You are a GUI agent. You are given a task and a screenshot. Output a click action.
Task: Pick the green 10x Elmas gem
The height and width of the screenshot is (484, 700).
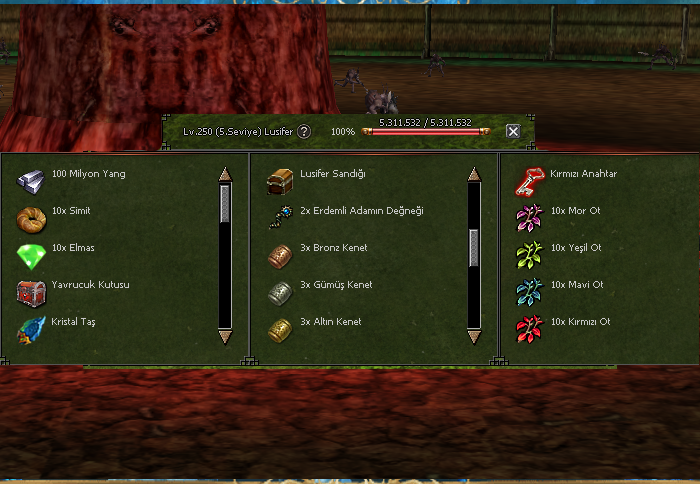pos(31,255)
